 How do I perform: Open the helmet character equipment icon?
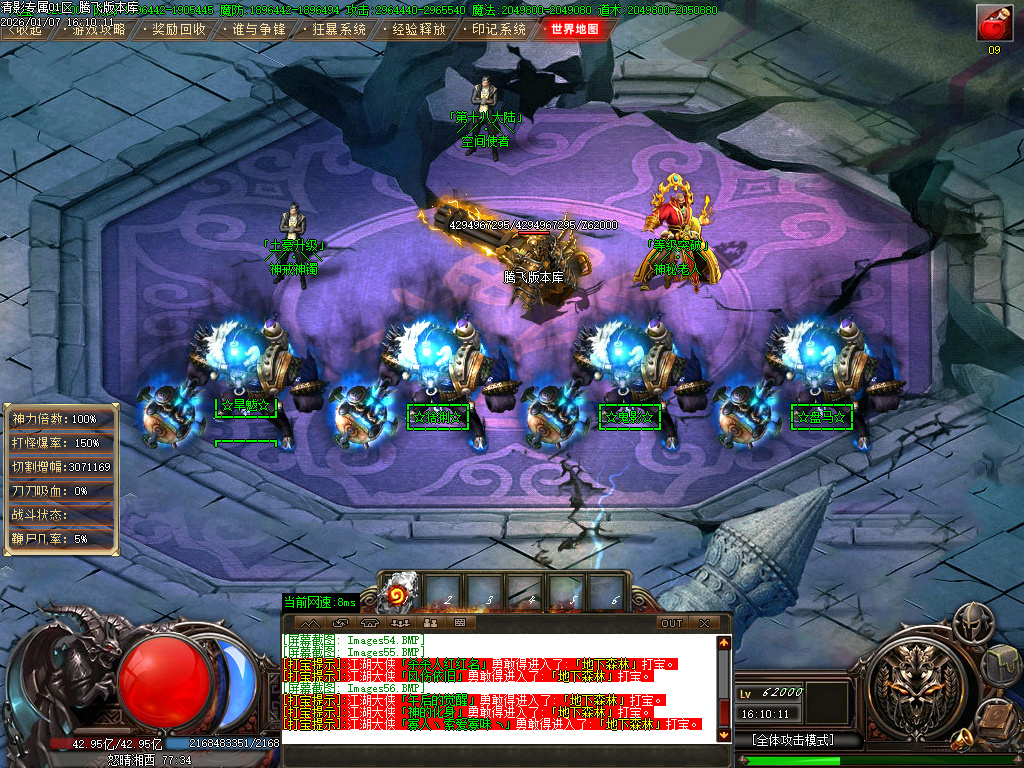971,625
